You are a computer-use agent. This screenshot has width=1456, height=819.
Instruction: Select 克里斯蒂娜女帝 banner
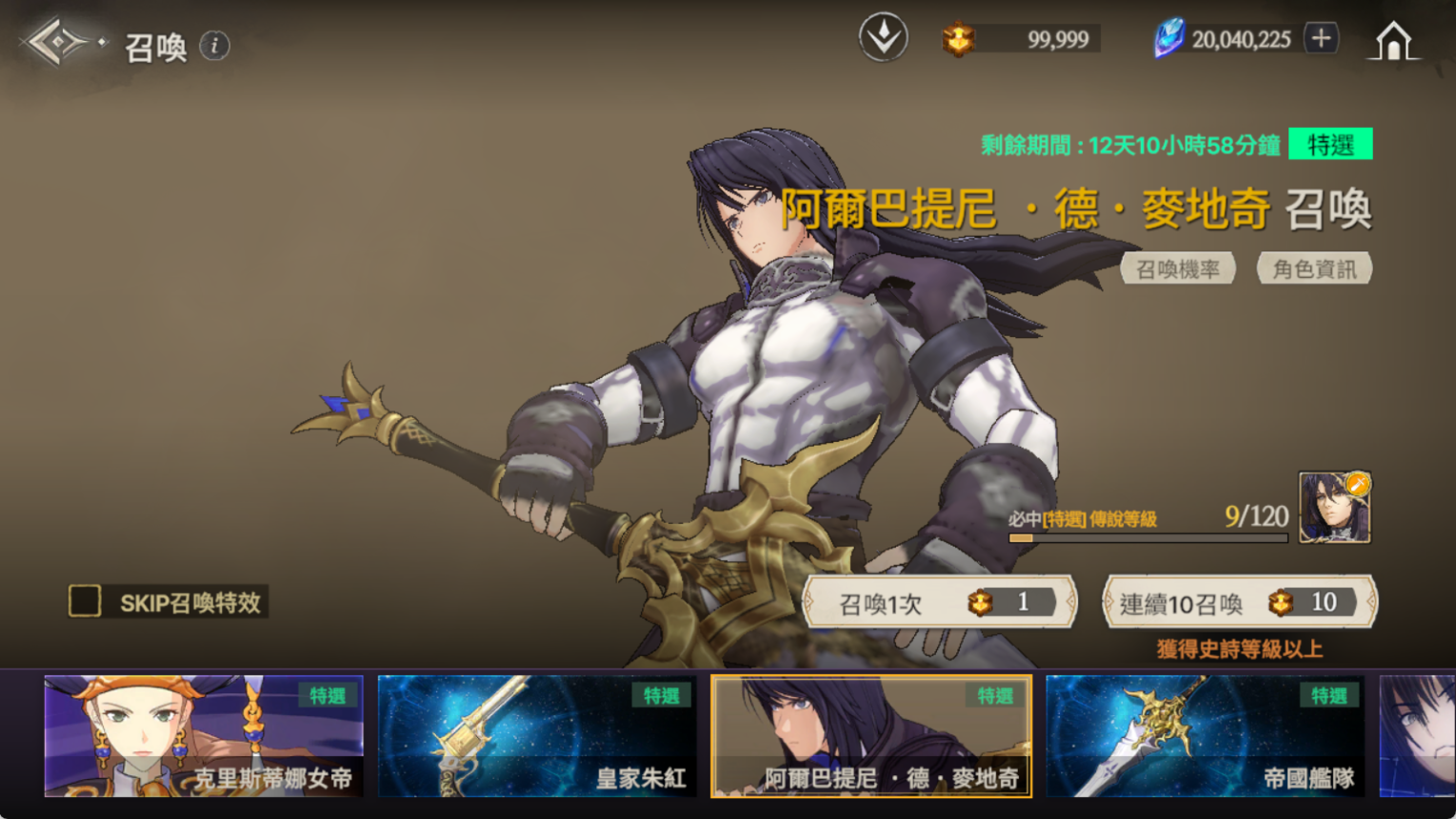click(204, 735)
